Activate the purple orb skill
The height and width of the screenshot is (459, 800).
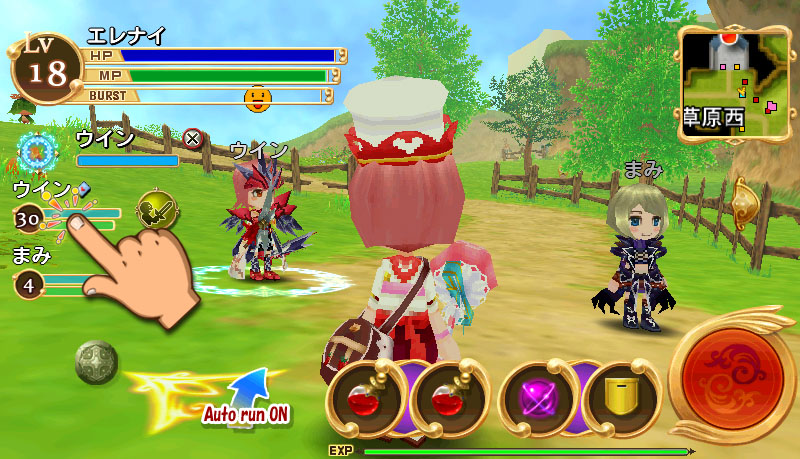point(536,395)
